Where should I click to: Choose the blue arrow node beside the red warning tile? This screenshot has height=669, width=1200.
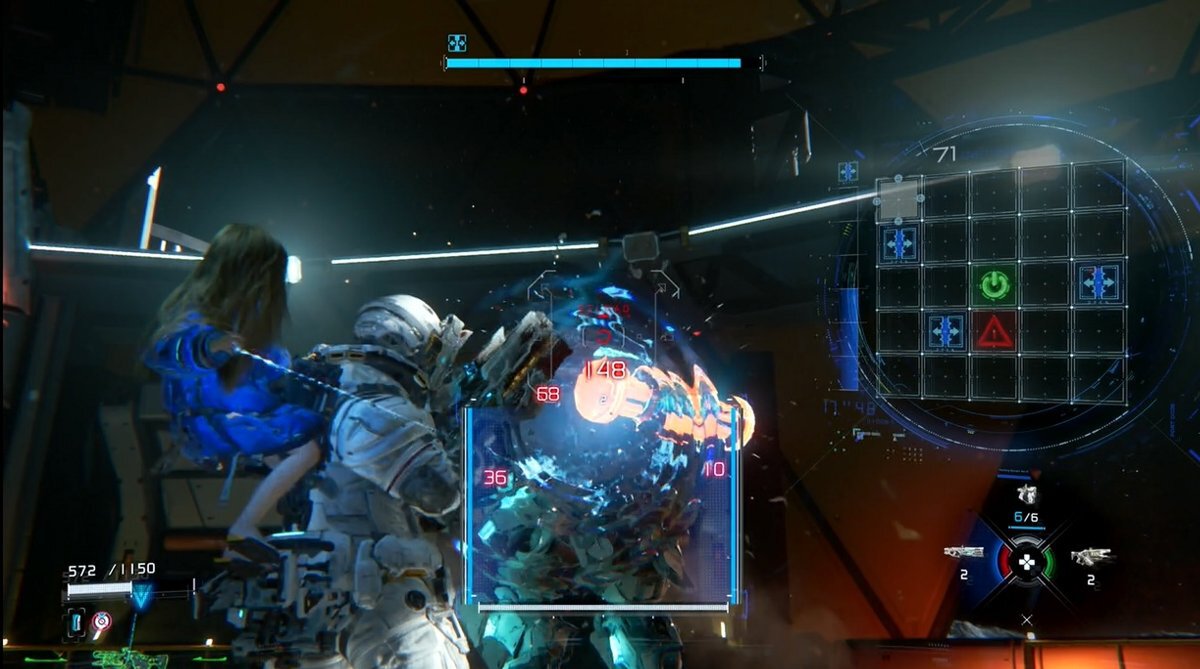944,331
